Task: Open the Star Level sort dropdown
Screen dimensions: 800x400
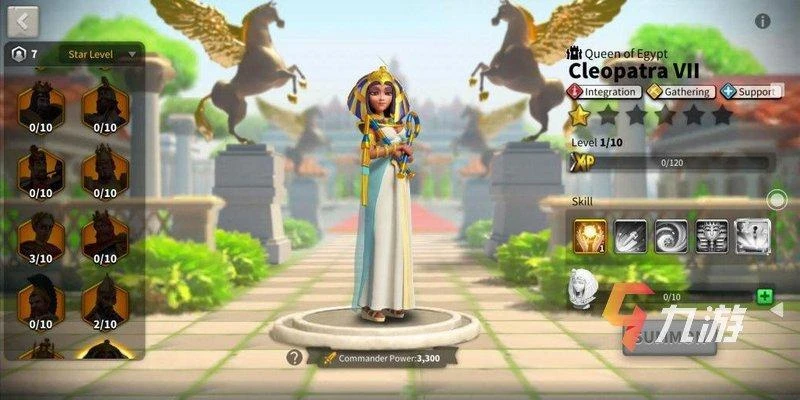Action: click(100, 54)
